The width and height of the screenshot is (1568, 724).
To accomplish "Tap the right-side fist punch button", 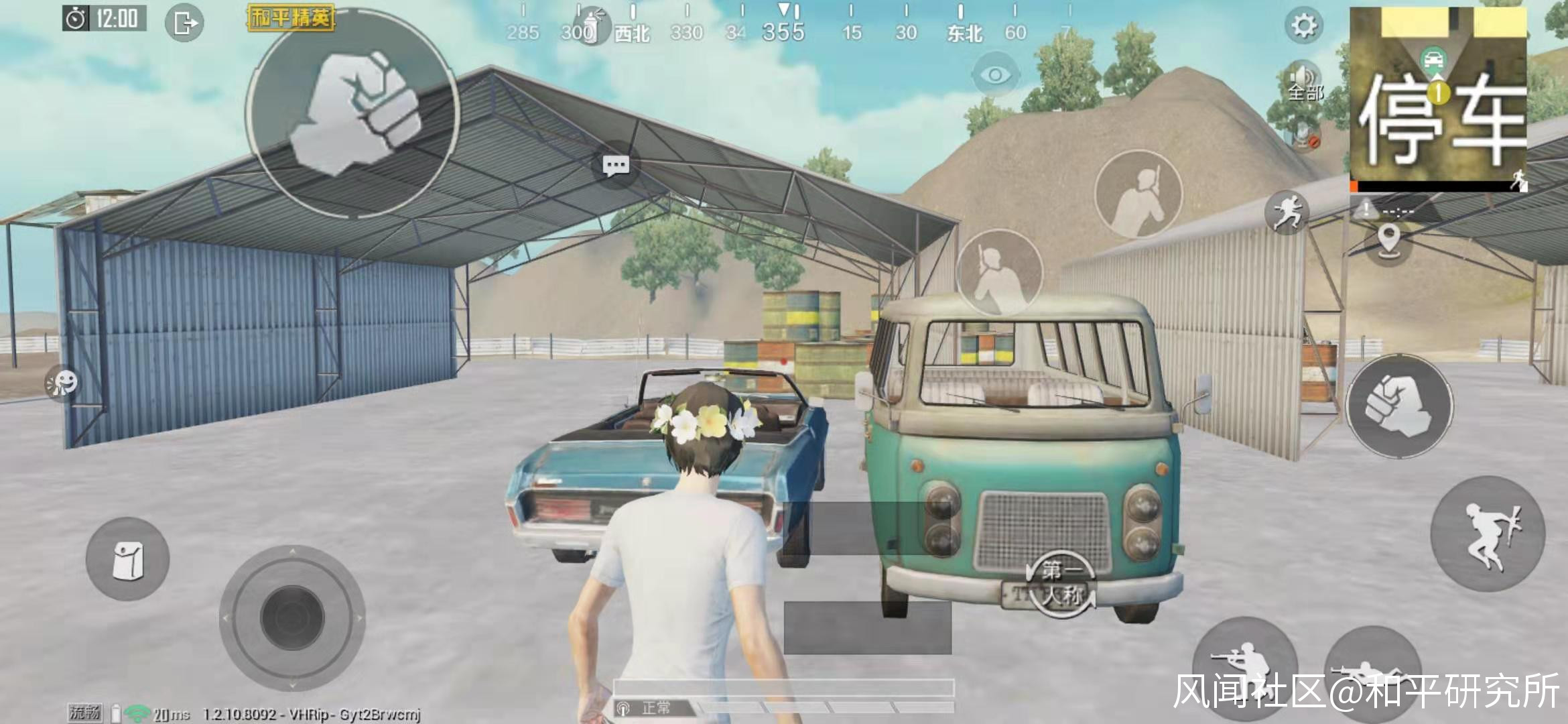I will (1399, 406).
